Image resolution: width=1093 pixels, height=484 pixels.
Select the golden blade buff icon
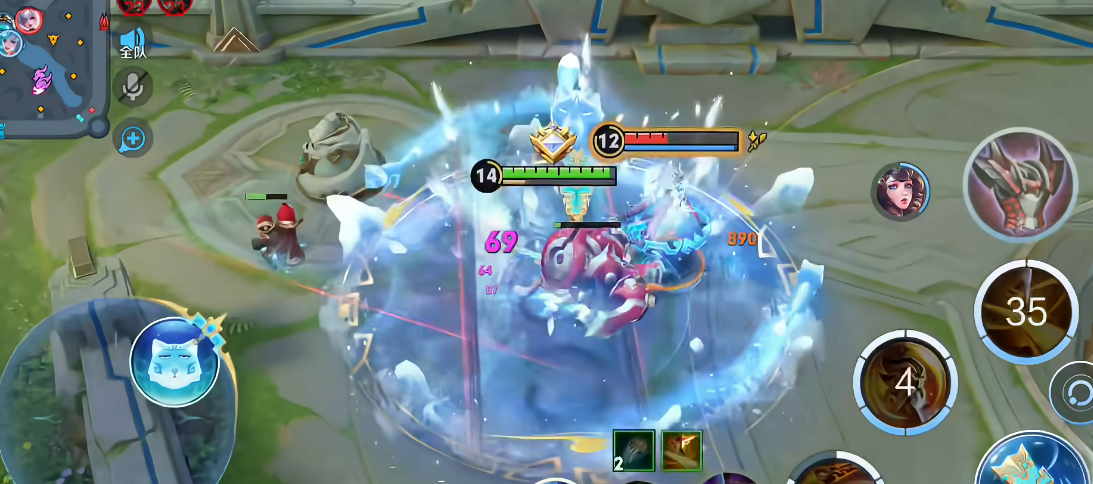point(681,450)
